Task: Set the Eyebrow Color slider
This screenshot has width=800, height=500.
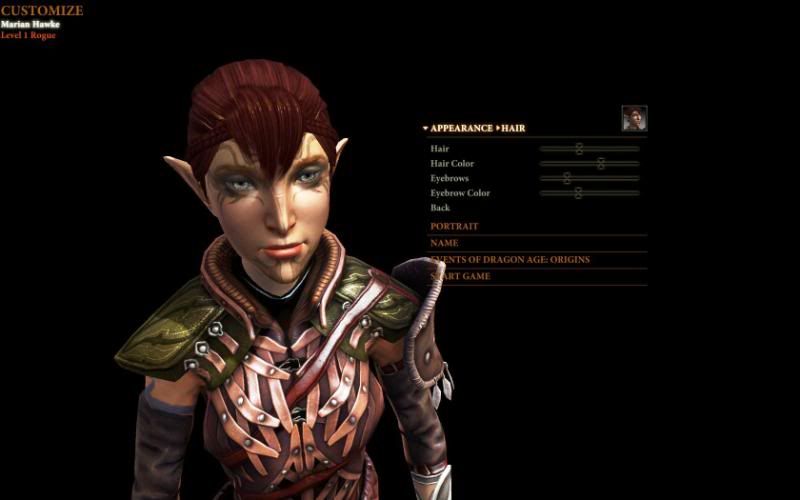Action: pos(578,193)
